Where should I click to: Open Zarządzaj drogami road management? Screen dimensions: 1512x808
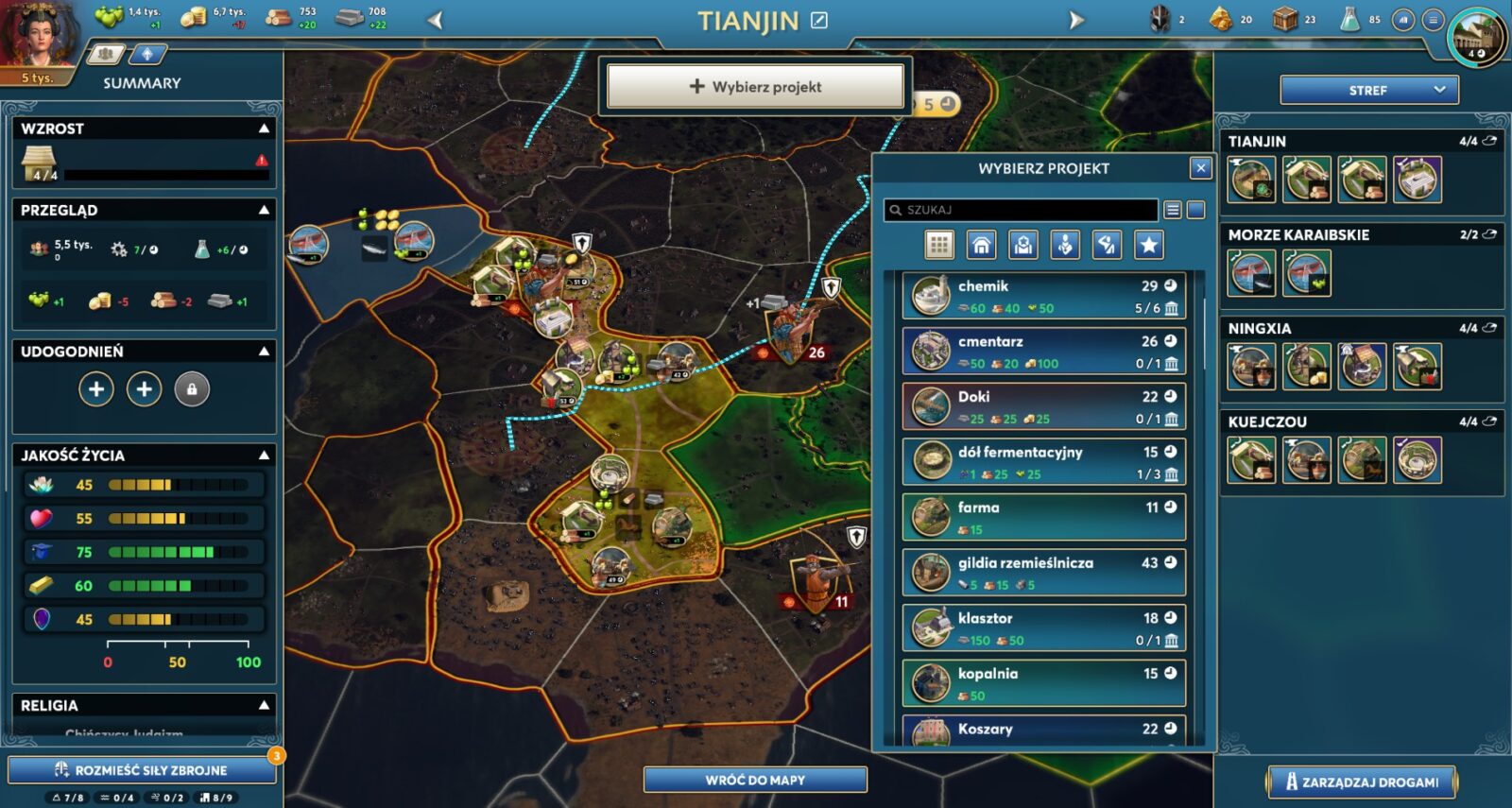tap(1362, 782)
